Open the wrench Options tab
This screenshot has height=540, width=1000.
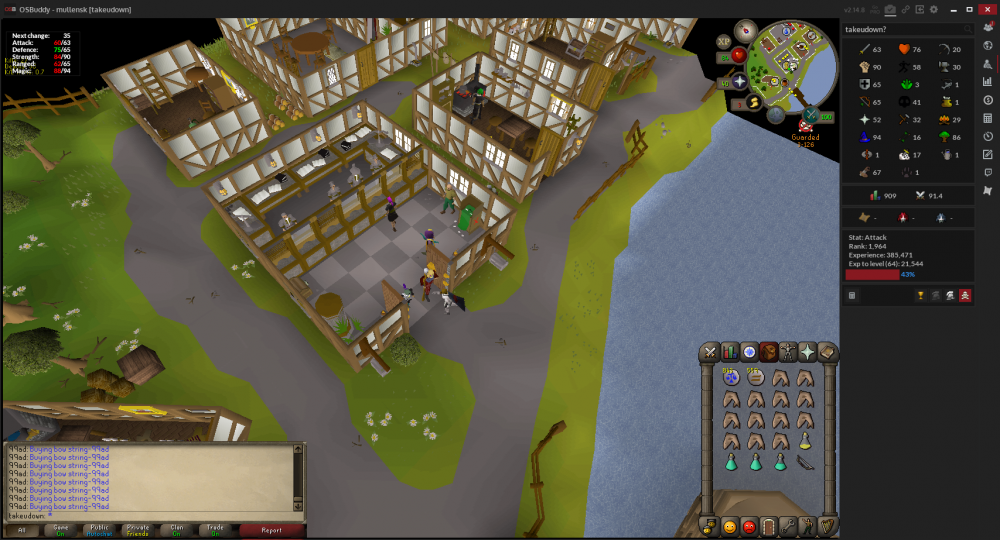[788, 526]
